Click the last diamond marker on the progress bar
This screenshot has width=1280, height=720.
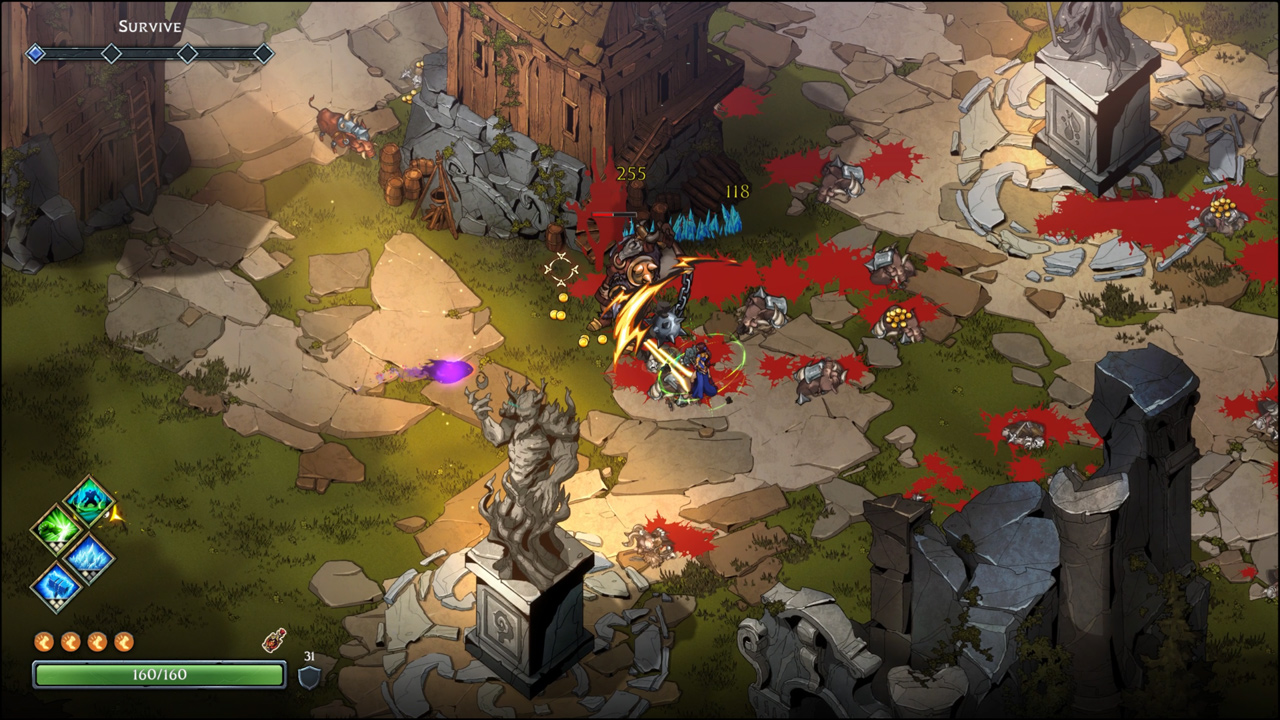(262, 54)
